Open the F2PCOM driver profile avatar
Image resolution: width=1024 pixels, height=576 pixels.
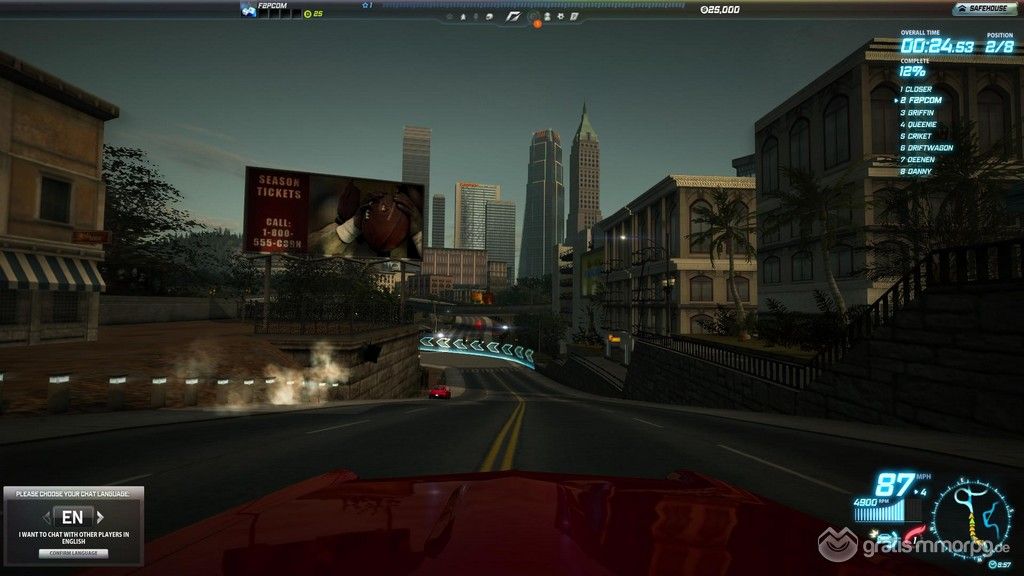(248, 10)
